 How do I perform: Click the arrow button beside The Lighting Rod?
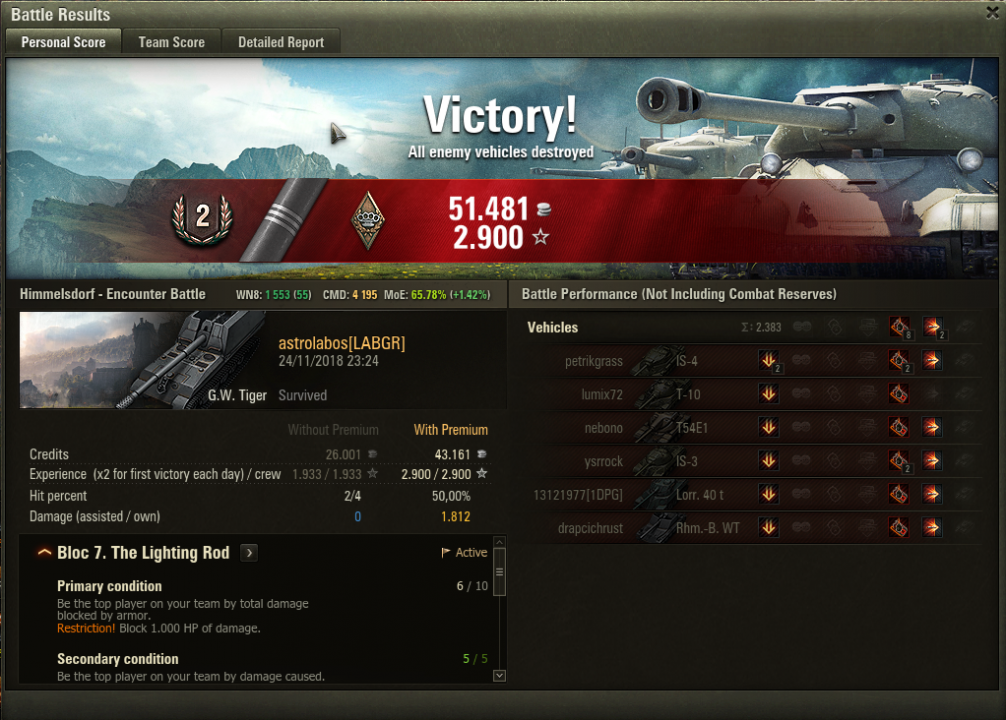(249, 553)
